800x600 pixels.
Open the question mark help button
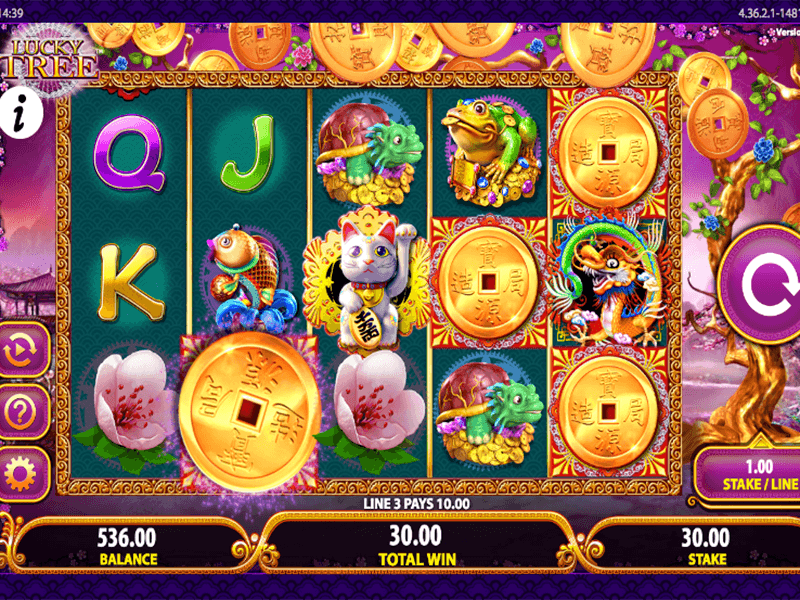click(x=19, y=410)
